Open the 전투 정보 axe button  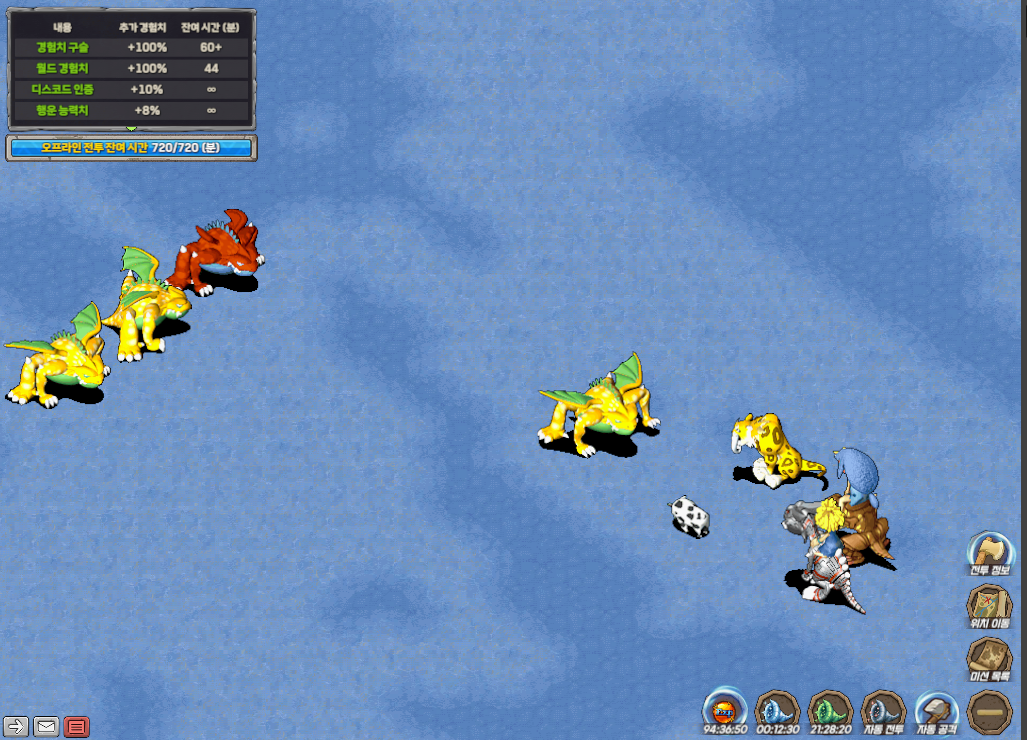click(991, 552)
